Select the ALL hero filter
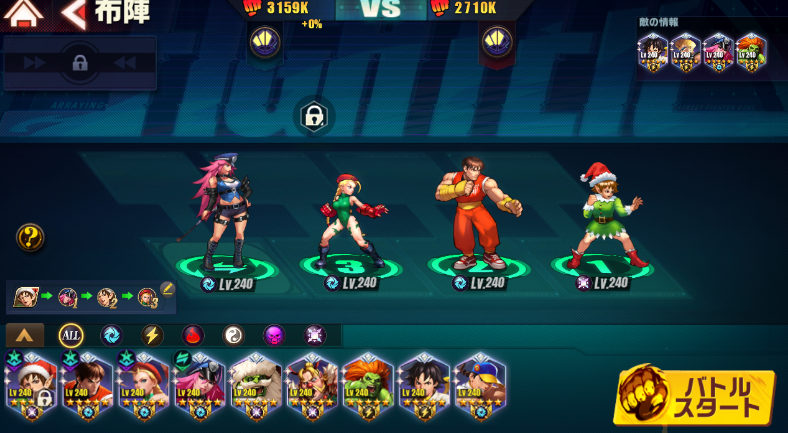The image size is (788, 433). coord(71,335)
